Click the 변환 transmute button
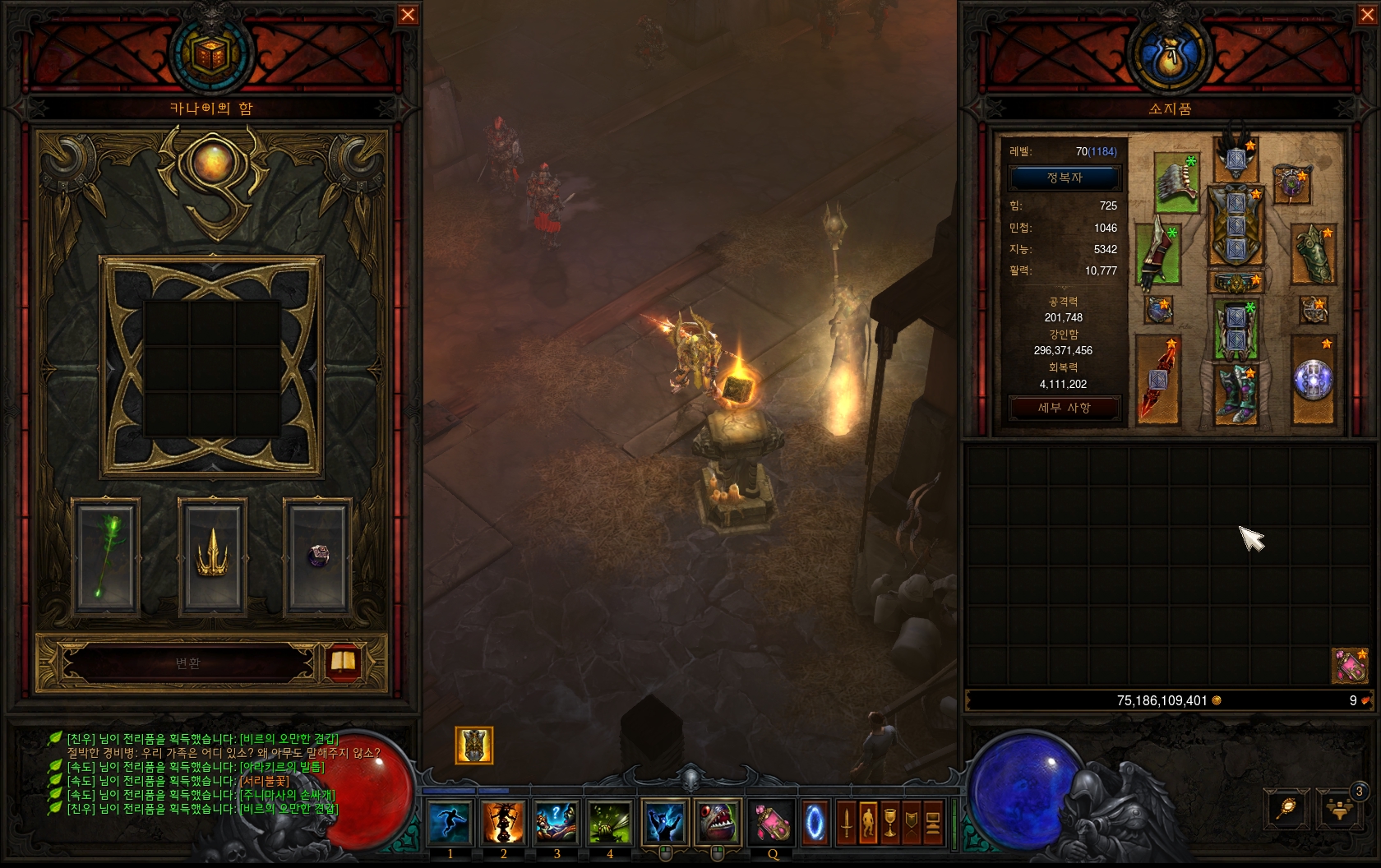The width and height of the screenshot is (1381, 868). [x=188, y=663]
